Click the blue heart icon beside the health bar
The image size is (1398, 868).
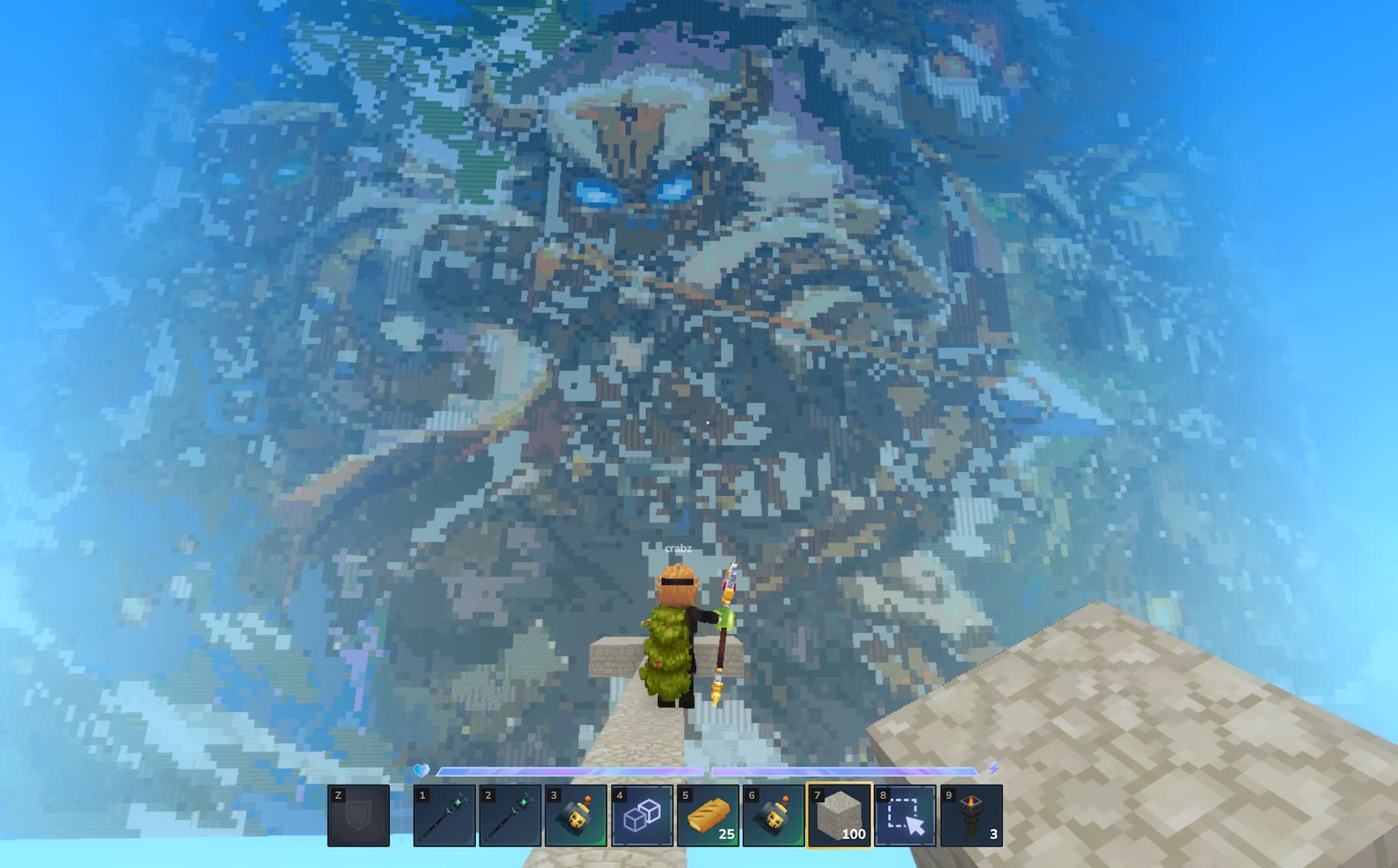pyautogui.click(x=422, y=770)
